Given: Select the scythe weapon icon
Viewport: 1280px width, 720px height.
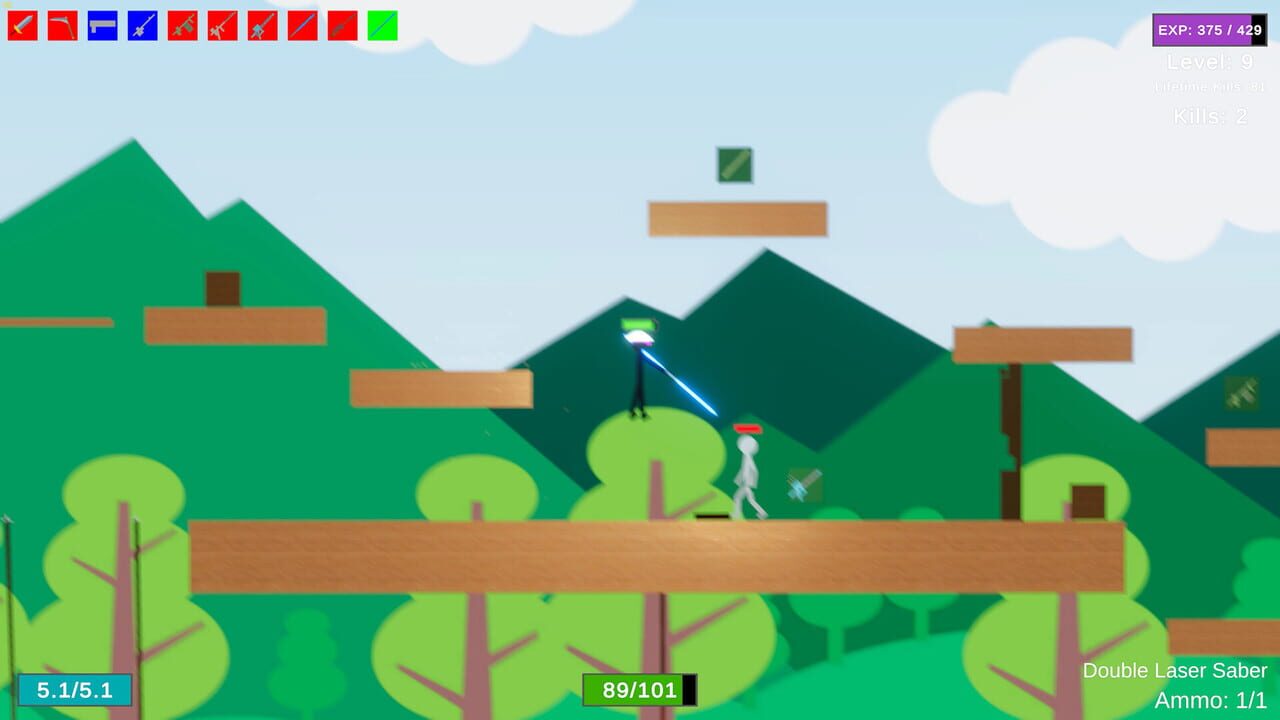Looking at the screenshot, I should pyautogui.click(x=62, y=27).
